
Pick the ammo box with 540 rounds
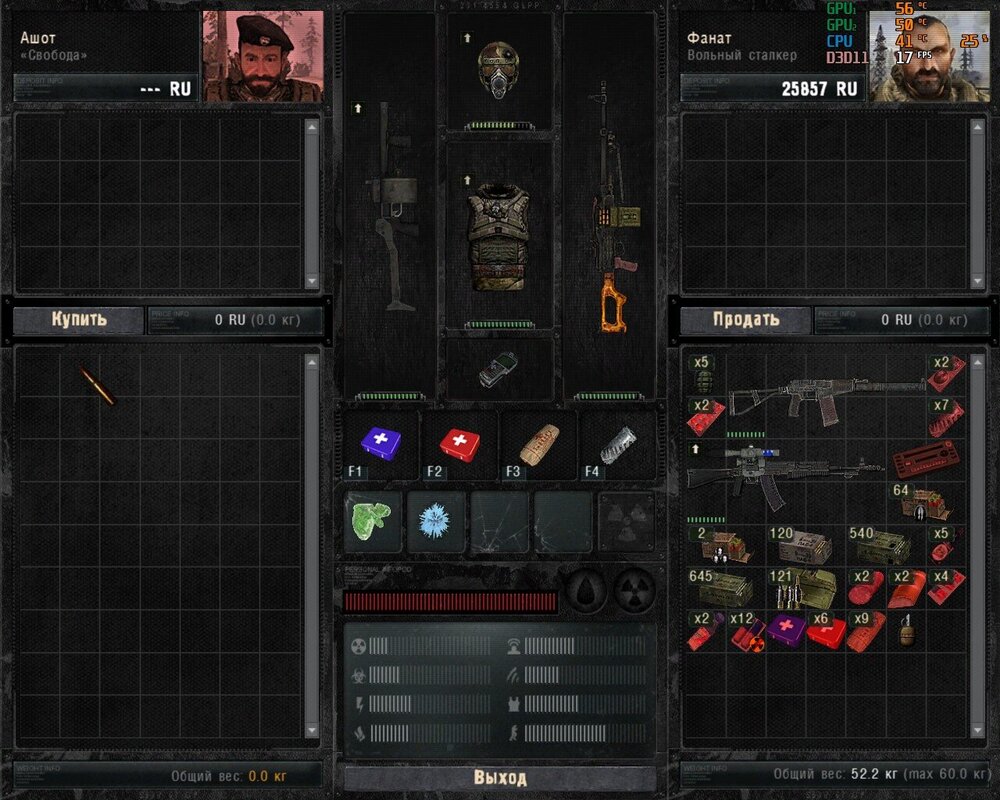(x=878, y=548)
